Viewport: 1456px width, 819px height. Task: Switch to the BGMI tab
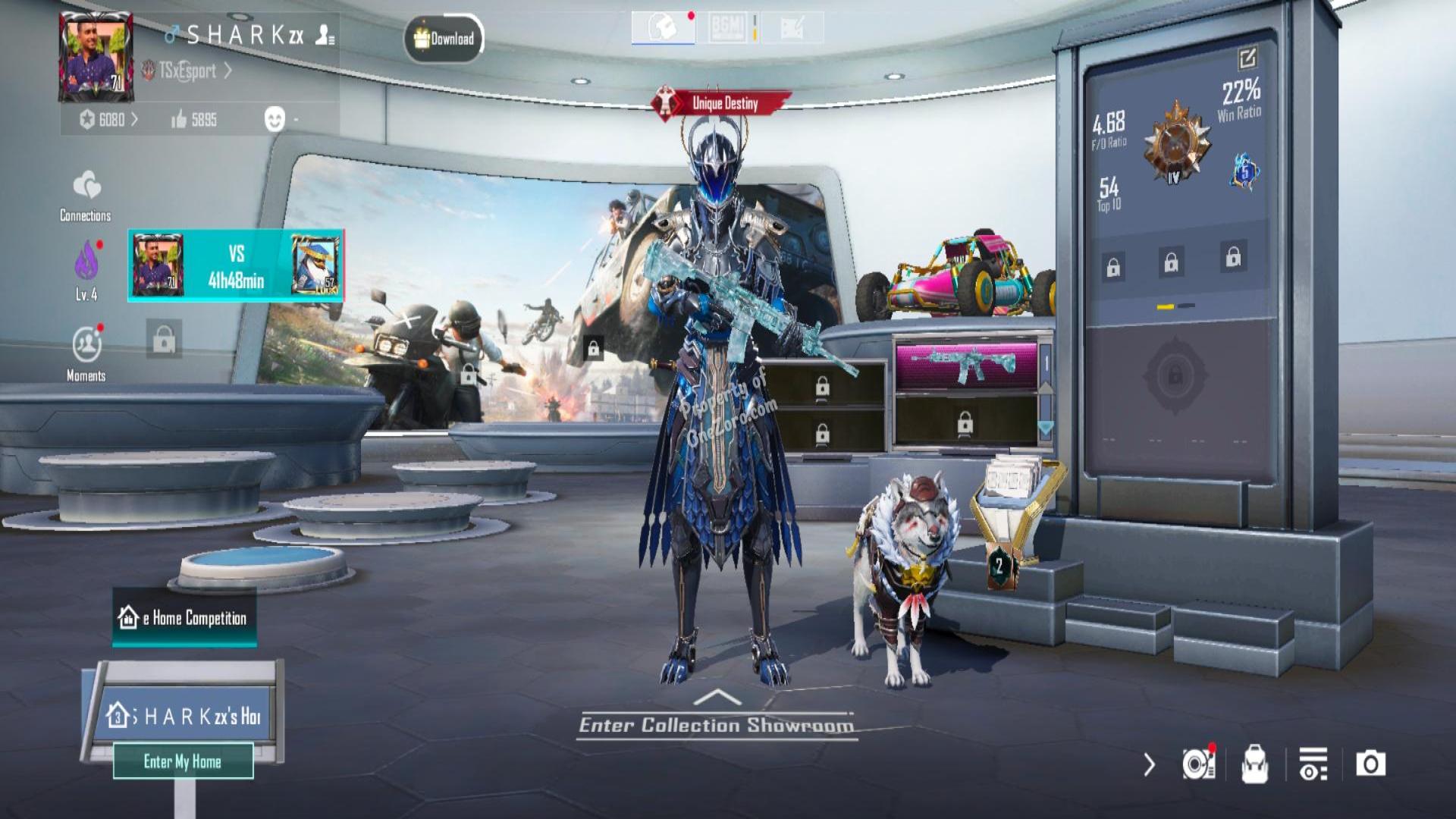pos(727,28)
